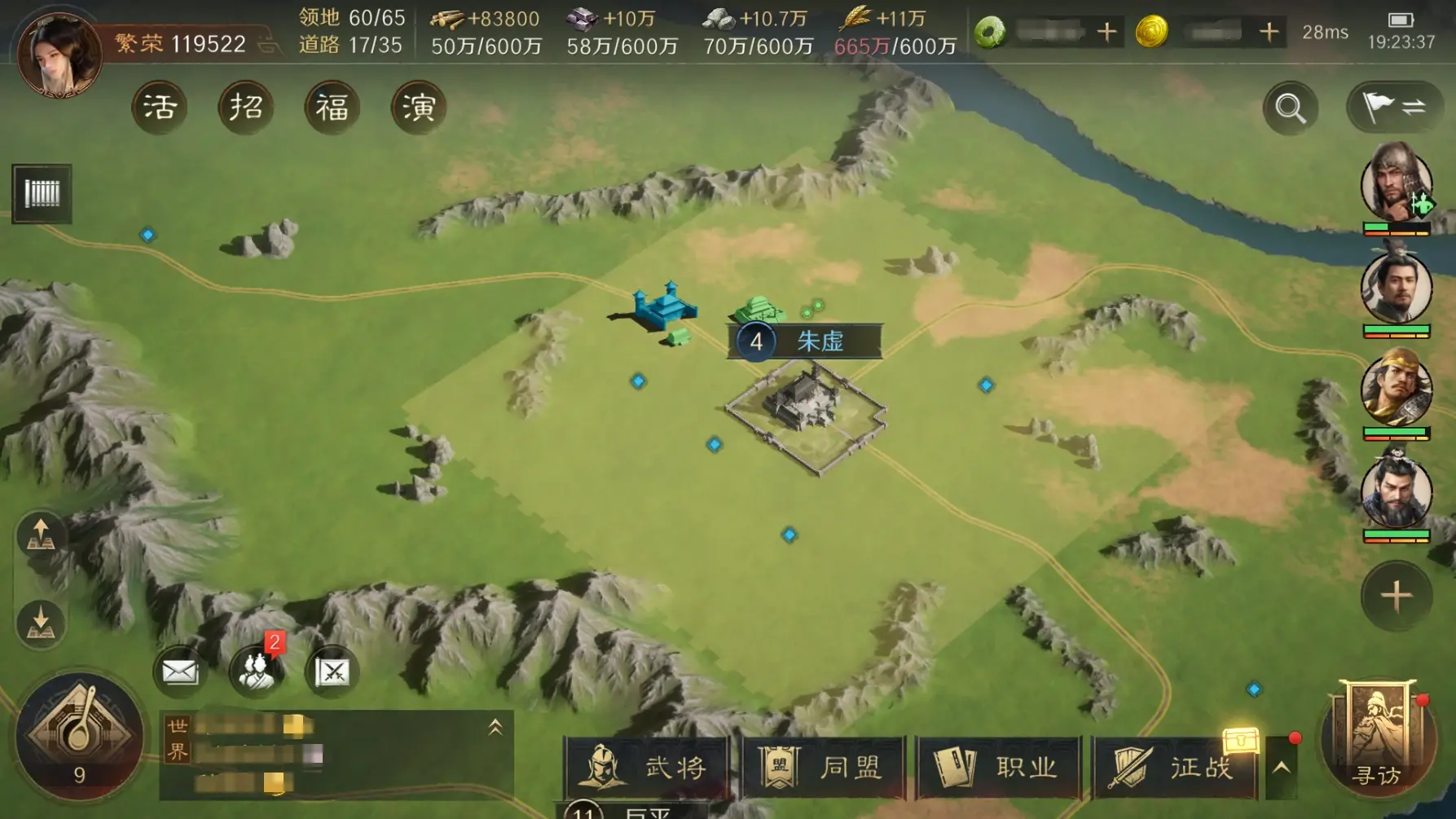Add jade currency with plus button

[x=1106, y=33]
